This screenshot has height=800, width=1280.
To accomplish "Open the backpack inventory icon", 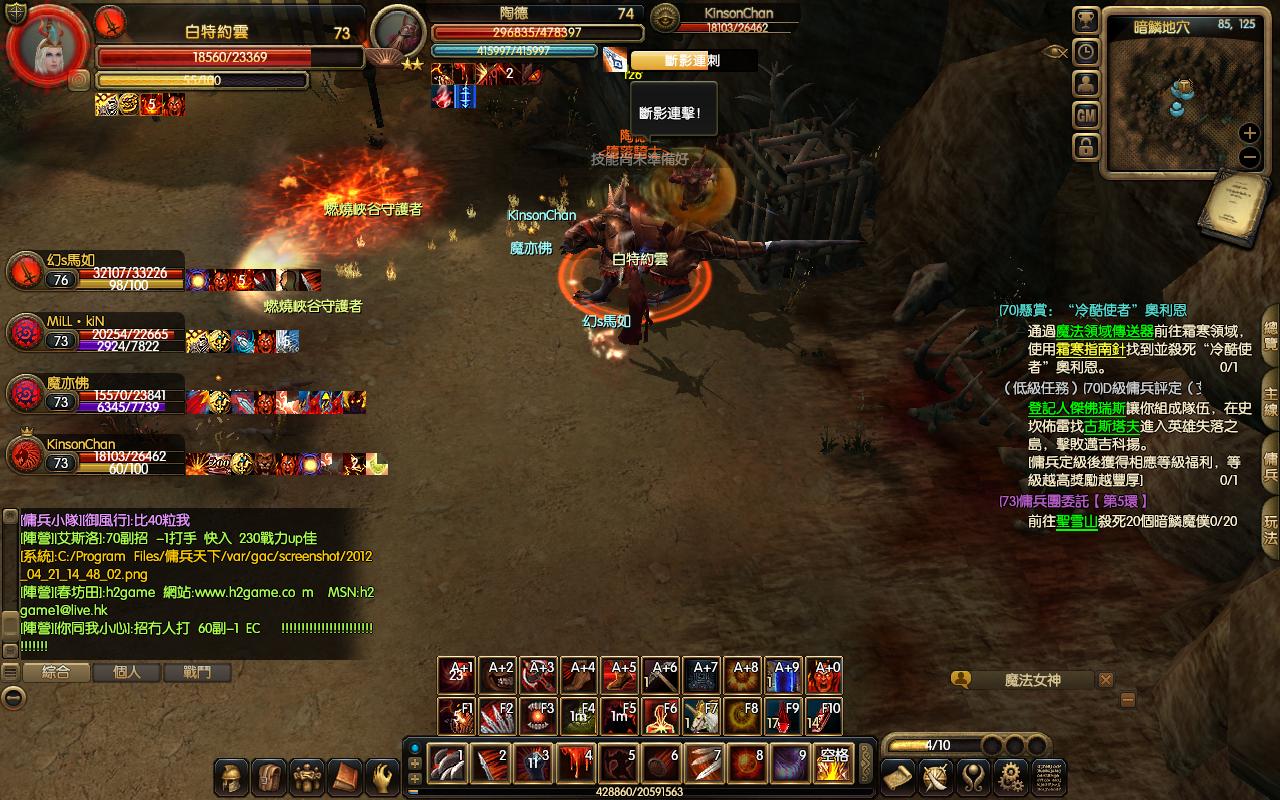I will [x=269, y=776].
